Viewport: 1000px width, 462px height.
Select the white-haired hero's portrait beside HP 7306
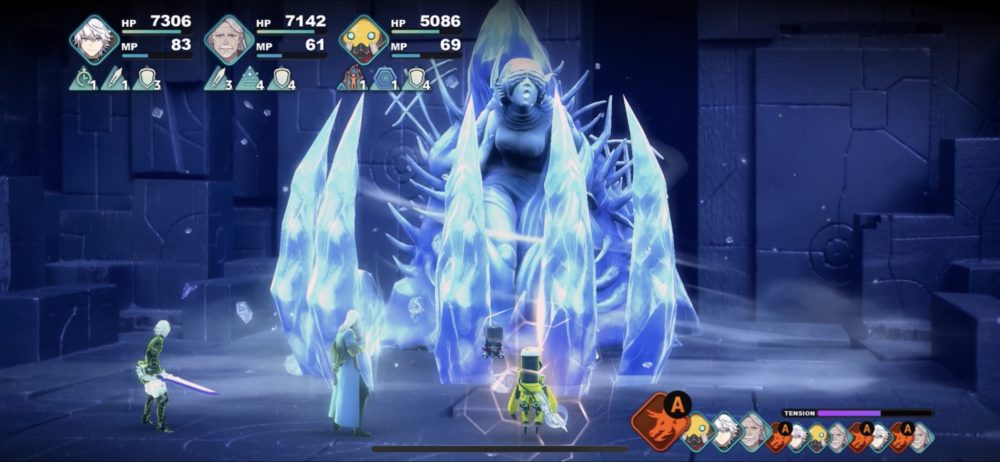[x=95, y=39]
